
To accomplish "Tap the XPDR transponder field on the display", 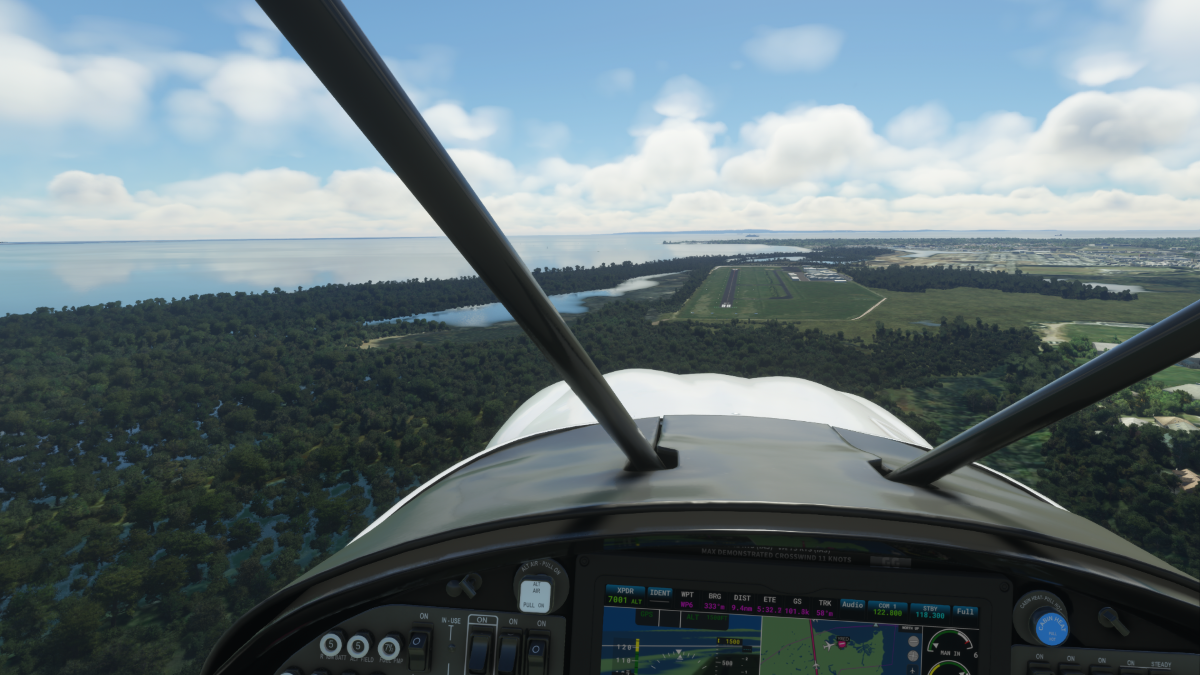I will pos(624,596).
